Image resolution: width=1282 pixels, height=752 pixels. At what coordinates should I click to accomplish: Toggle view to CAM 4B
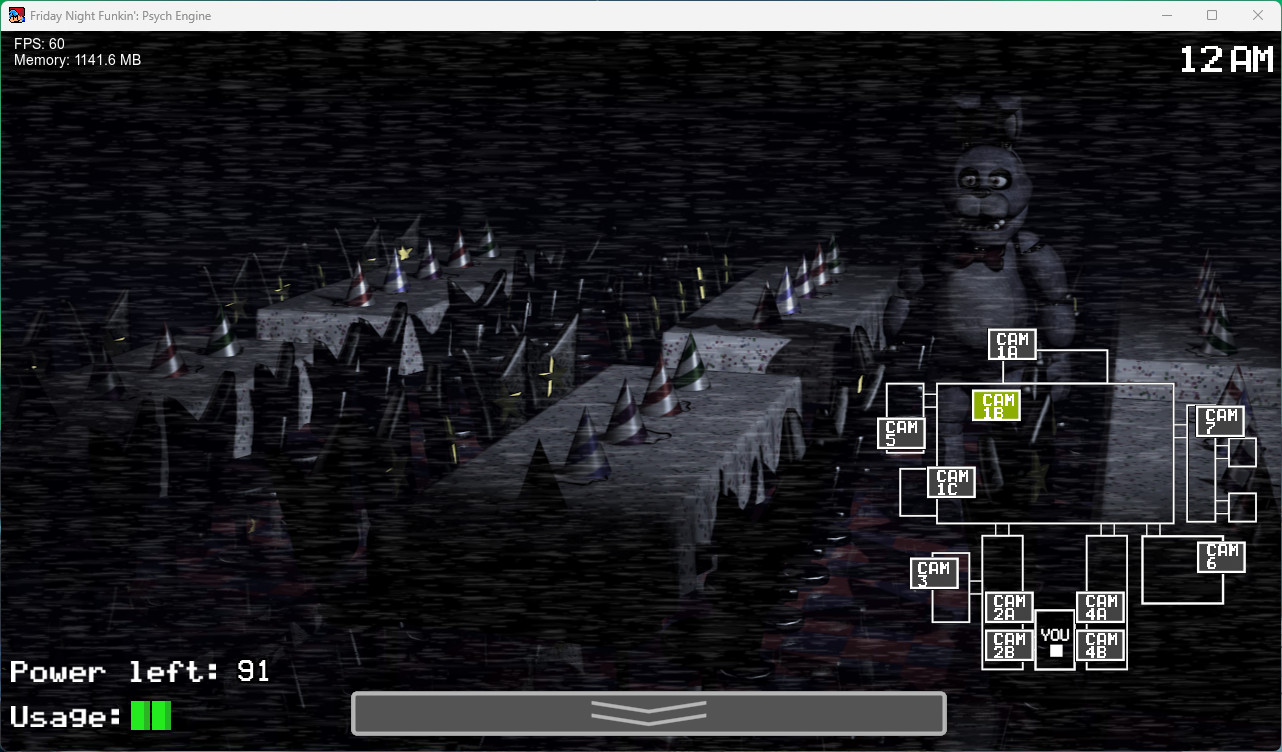(x=1101, y=645)
